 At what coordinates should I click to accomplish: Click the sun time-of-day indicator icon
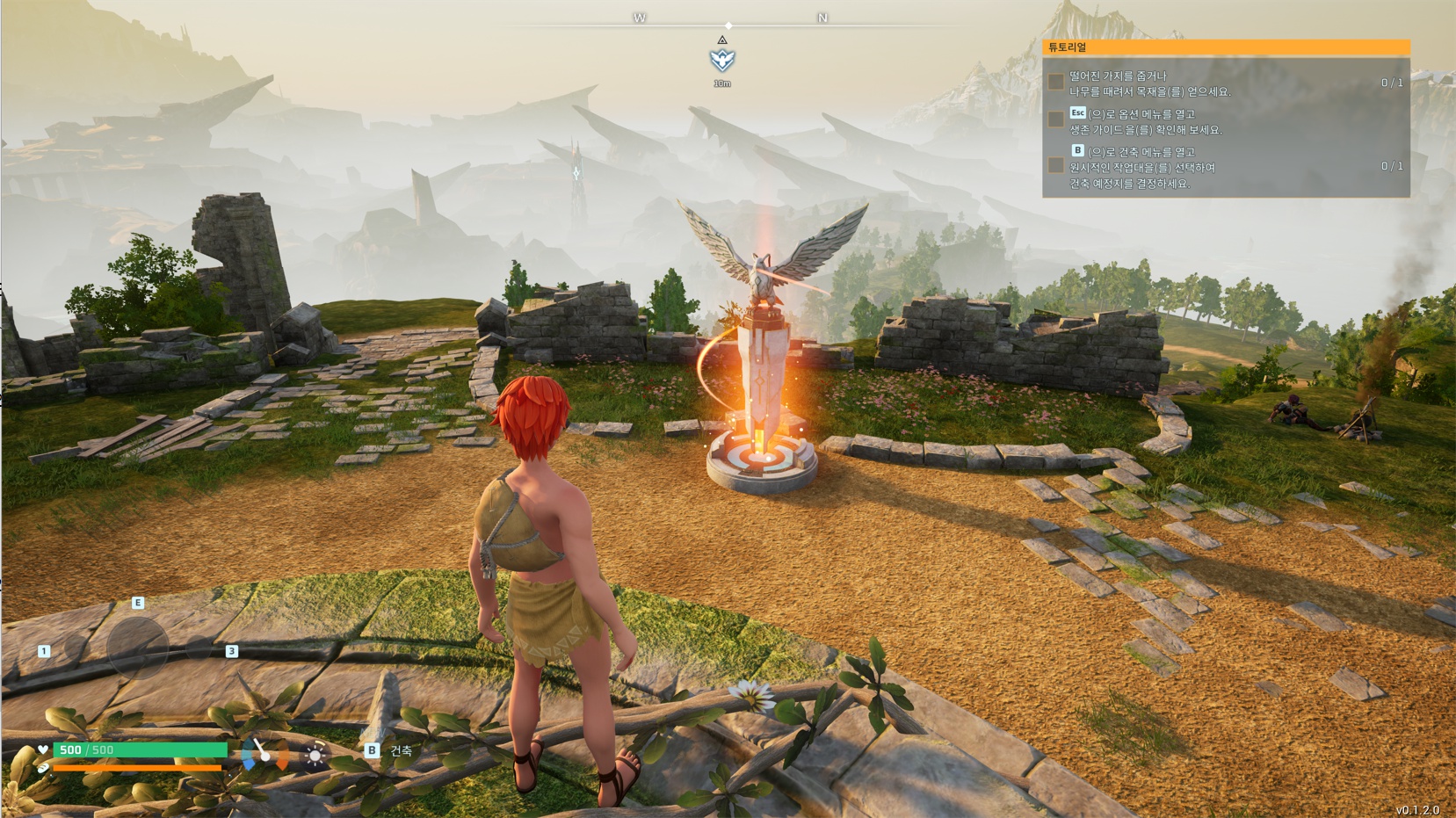click(315, 755)
